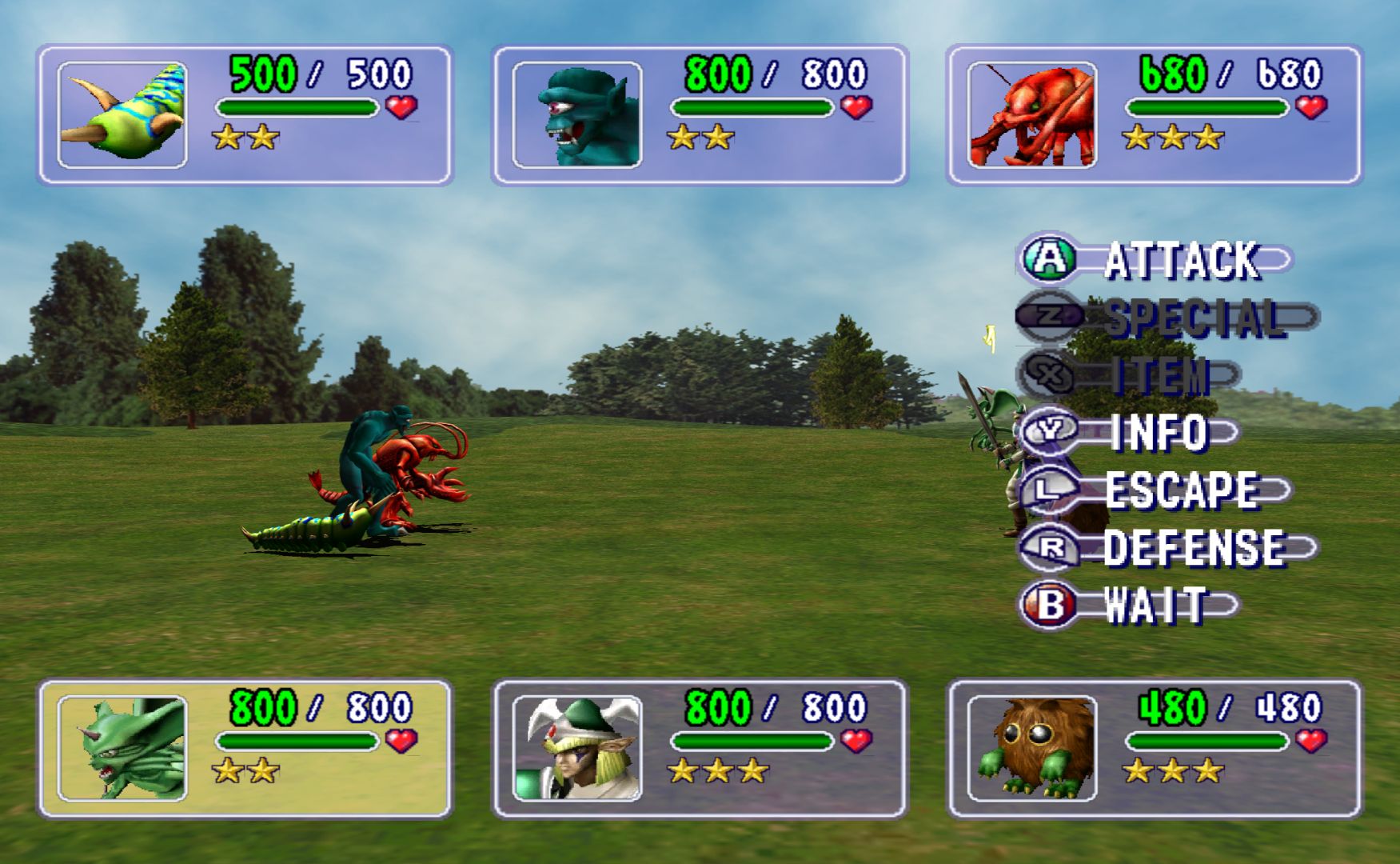Select the DEFENSE command
The image size is (1400, 864).
[x=1169, y=548]
